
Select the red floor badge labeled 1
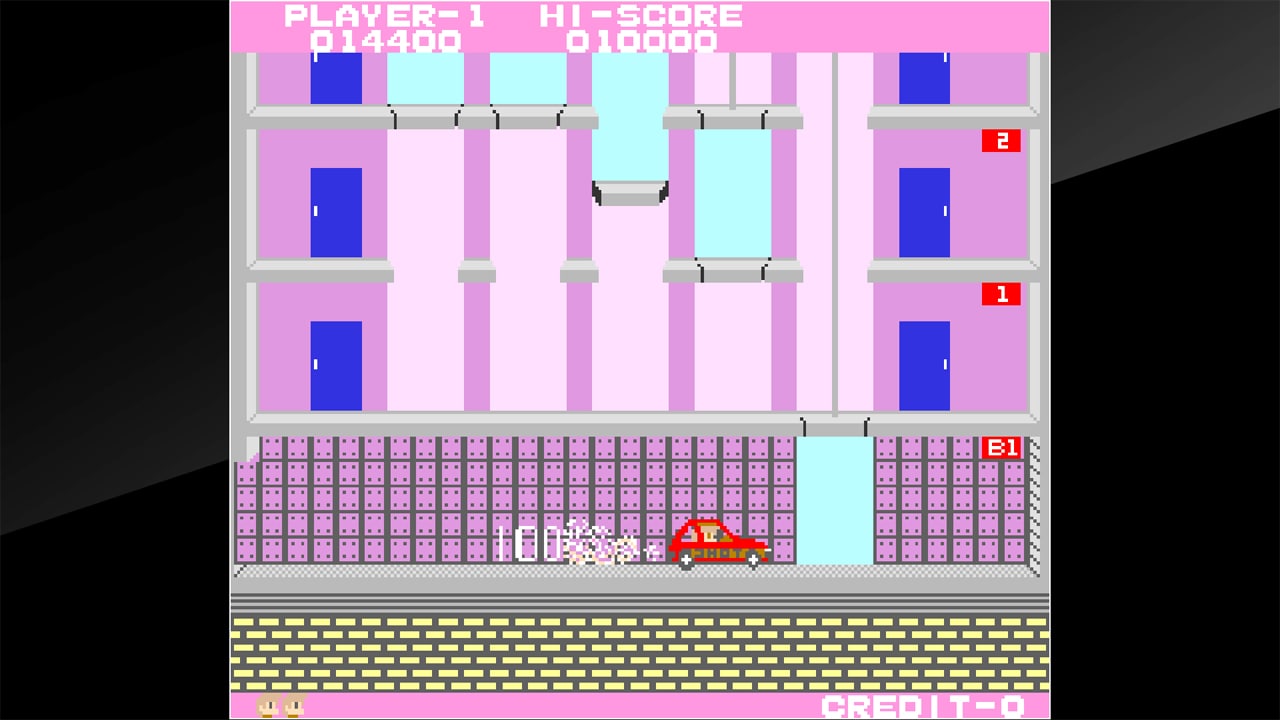tap(1003, 295)
